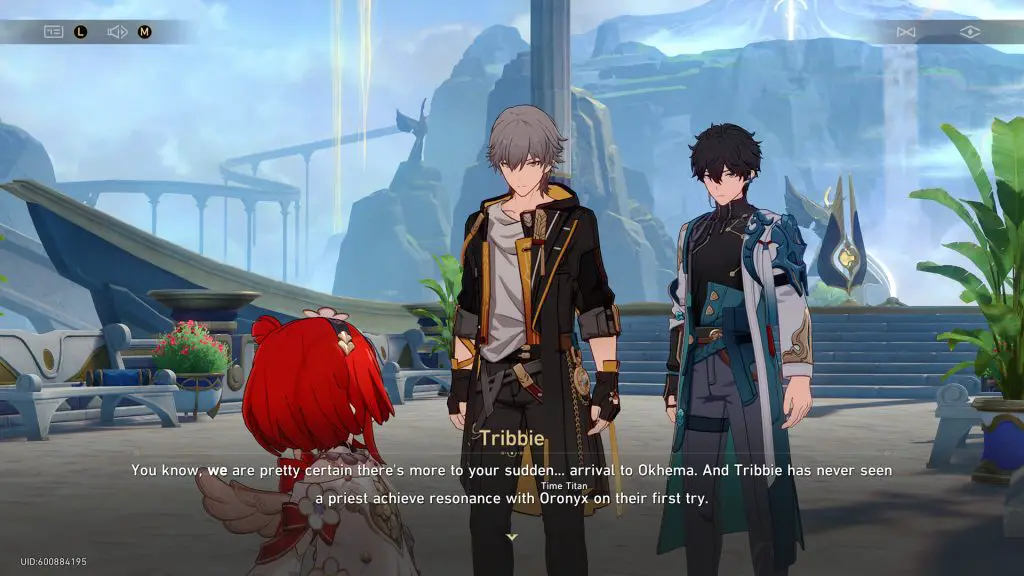Image resolution: width=1024 pixels, height=576 pixels.
Task: Advance dialogue with the down arrow
Action: point(512,537)
